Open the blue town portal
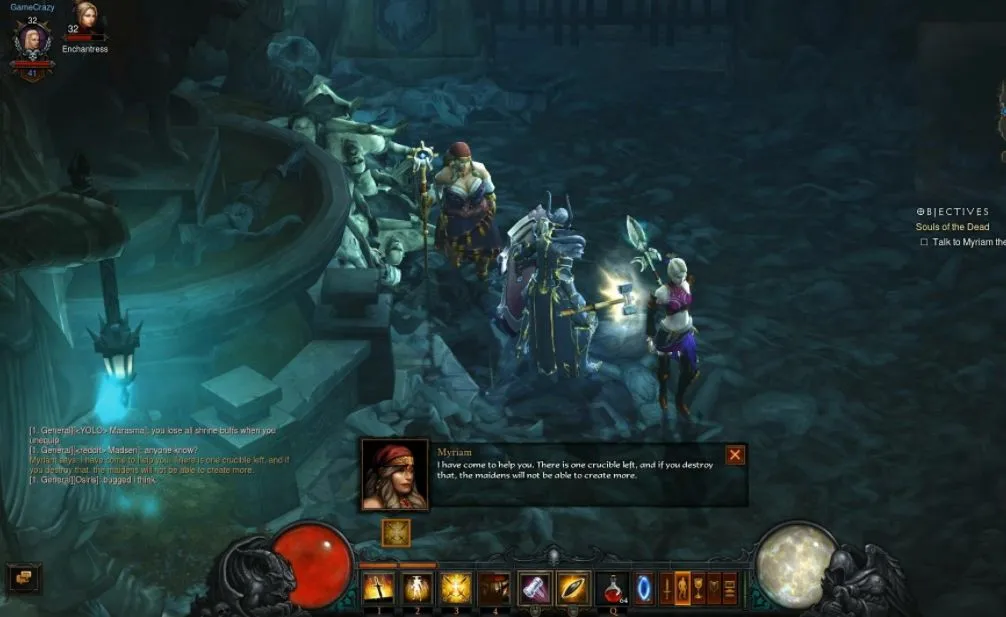The image size is (1006, 617). coord(643,587)
